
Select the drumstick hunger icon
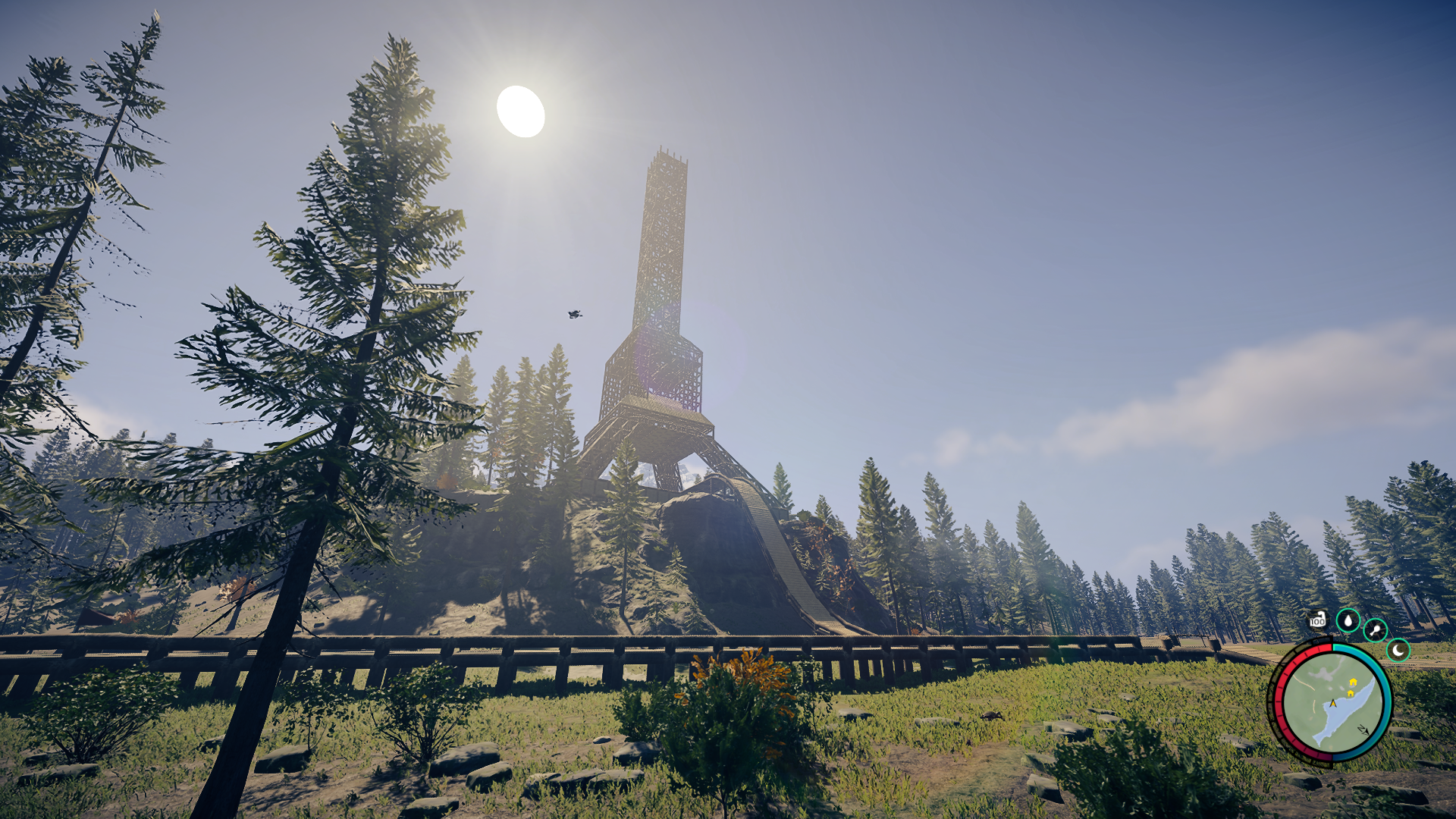pyautogui.click(x=1375, y=629)
